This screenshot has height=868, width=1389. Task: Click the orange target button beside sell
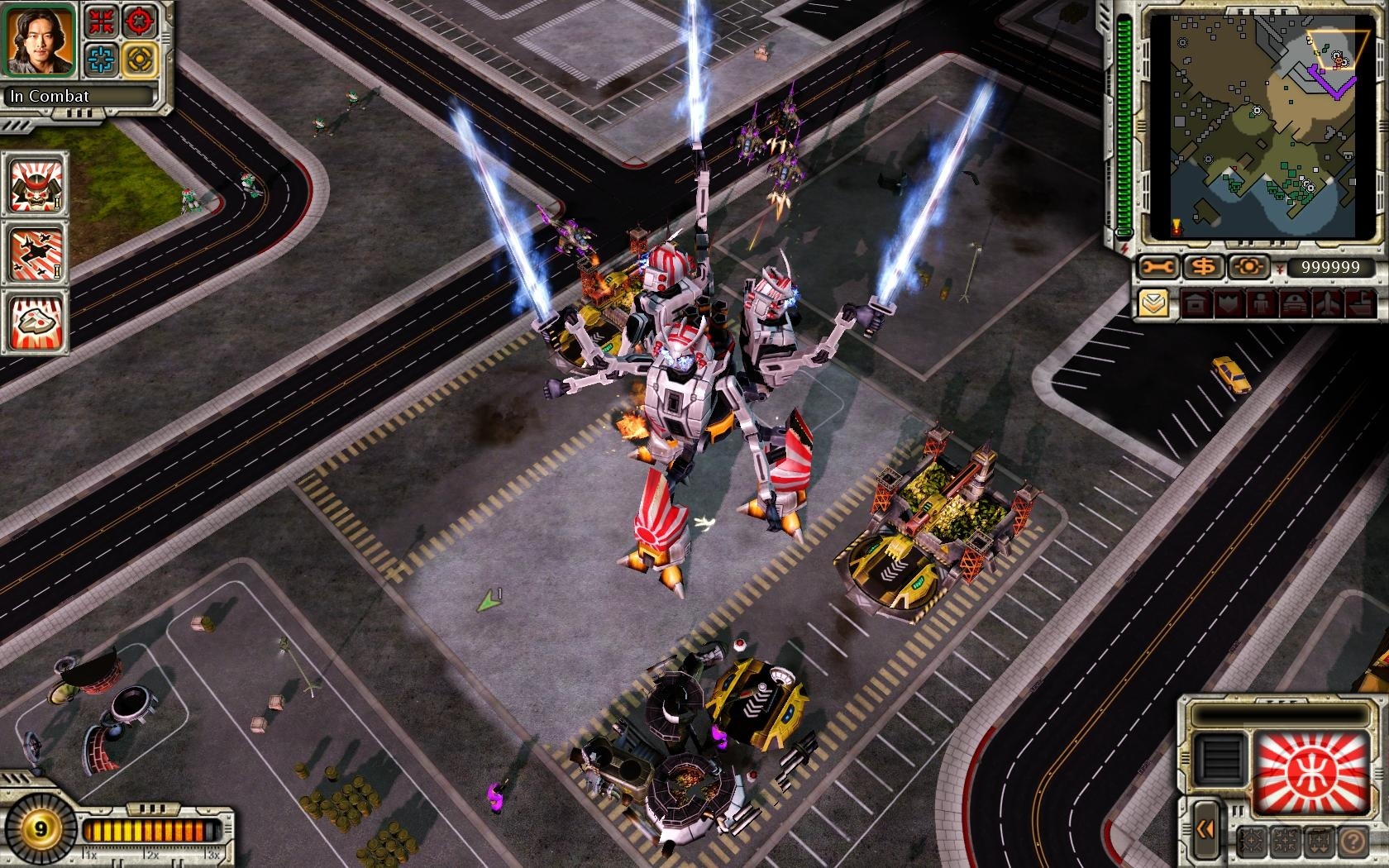pyautogui.click(x=1248, y=267)
